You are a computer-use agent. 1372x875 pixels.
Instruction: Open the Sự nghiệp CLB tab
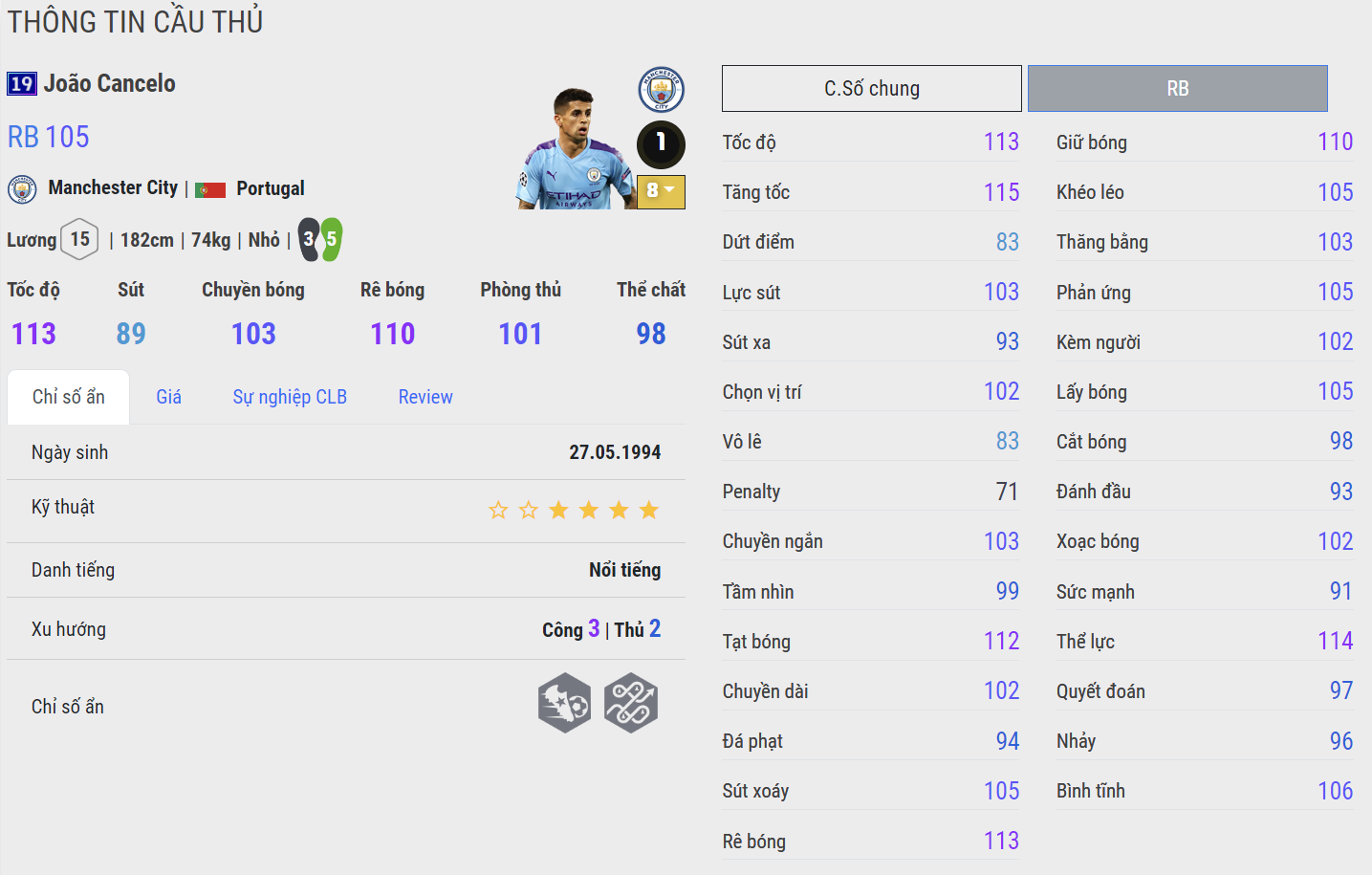click(x=290, y=396)
